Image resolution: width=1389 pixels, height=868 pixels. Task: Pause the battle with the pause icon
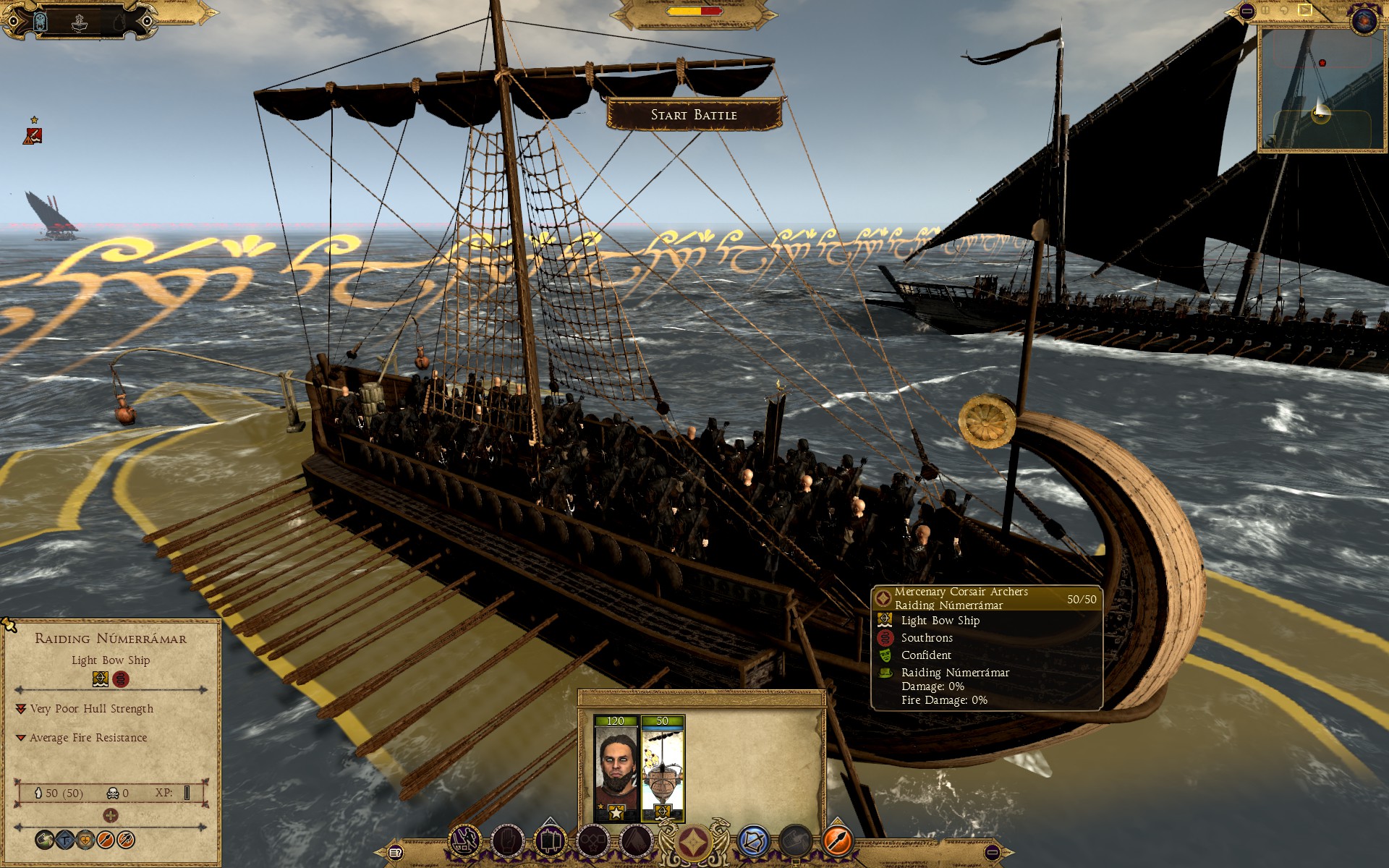[x=1265, y=10]
